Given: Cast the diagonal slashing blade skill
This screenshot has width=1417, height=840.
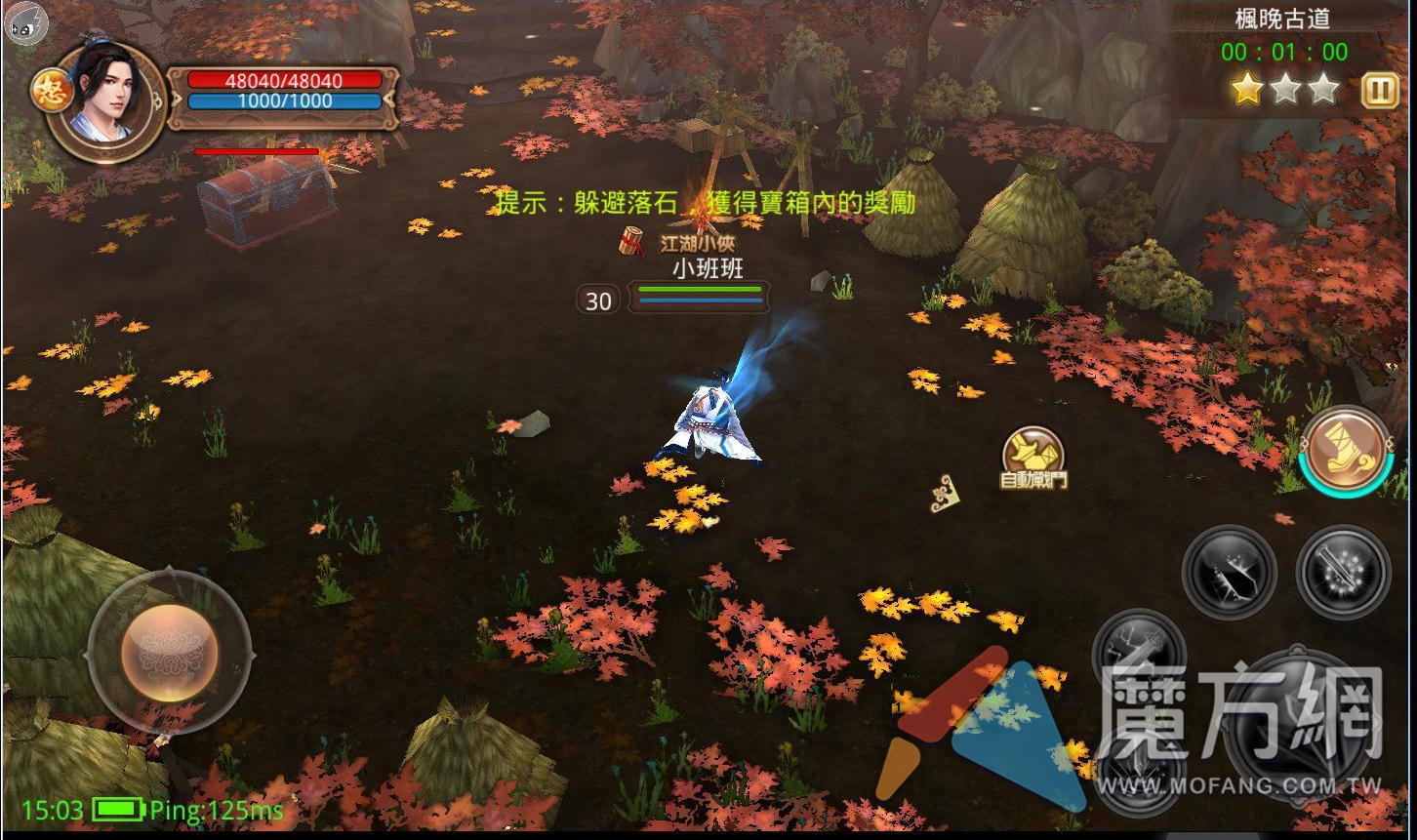Looking at the screenshot, I should pyautogui.click(x=1229, y=573).
